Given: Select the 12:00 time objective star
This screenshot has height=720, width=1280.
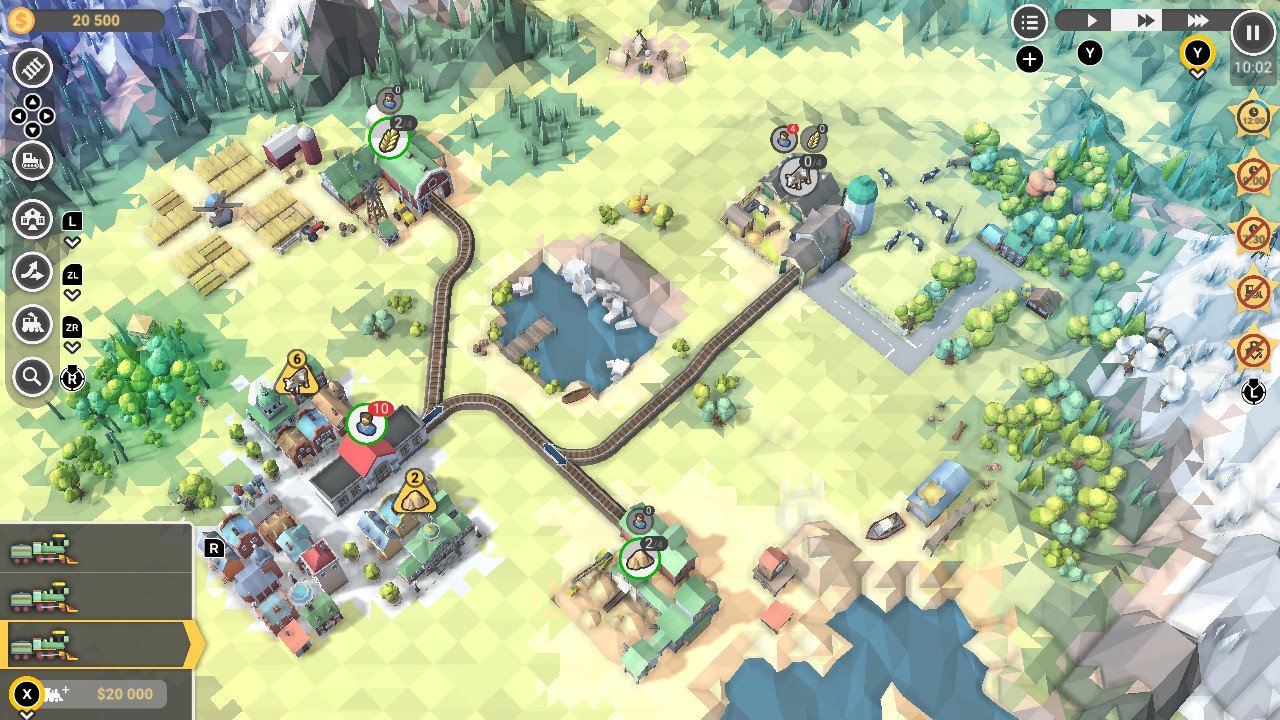Looking at the screenshot, I should [1252, 117].
